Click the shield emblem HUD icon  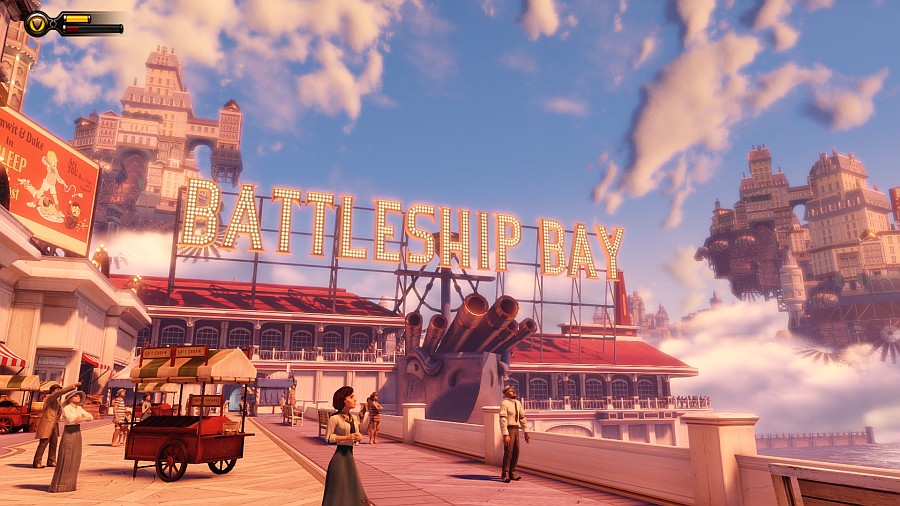(37, 24)
